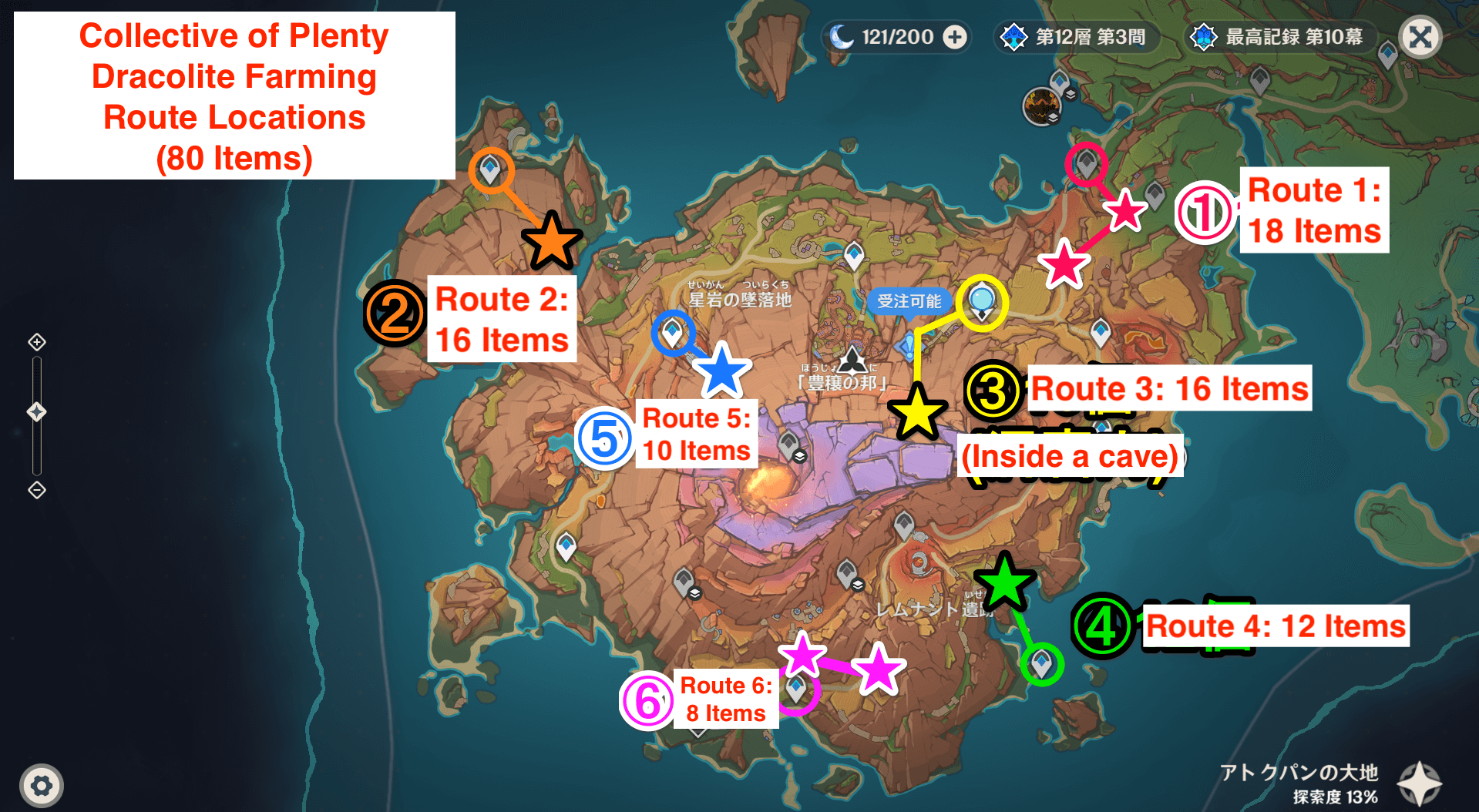Image resolution: width=1479 pixels, height=812 pixels.
Task: Close the map with the X button
Action: tap(1420, 36)
